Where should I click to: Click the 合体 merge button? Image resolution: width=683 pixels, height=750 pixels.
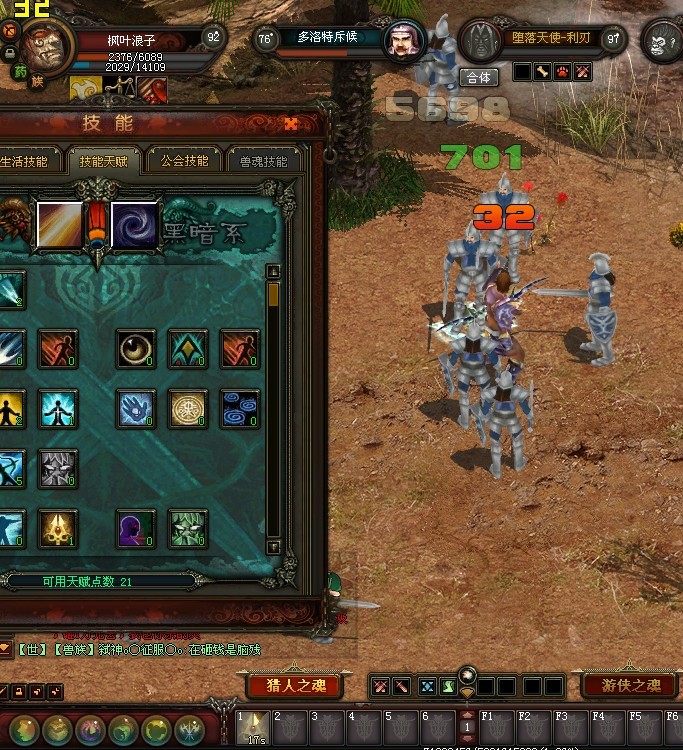pyautogui.click(x=479, y=77)
